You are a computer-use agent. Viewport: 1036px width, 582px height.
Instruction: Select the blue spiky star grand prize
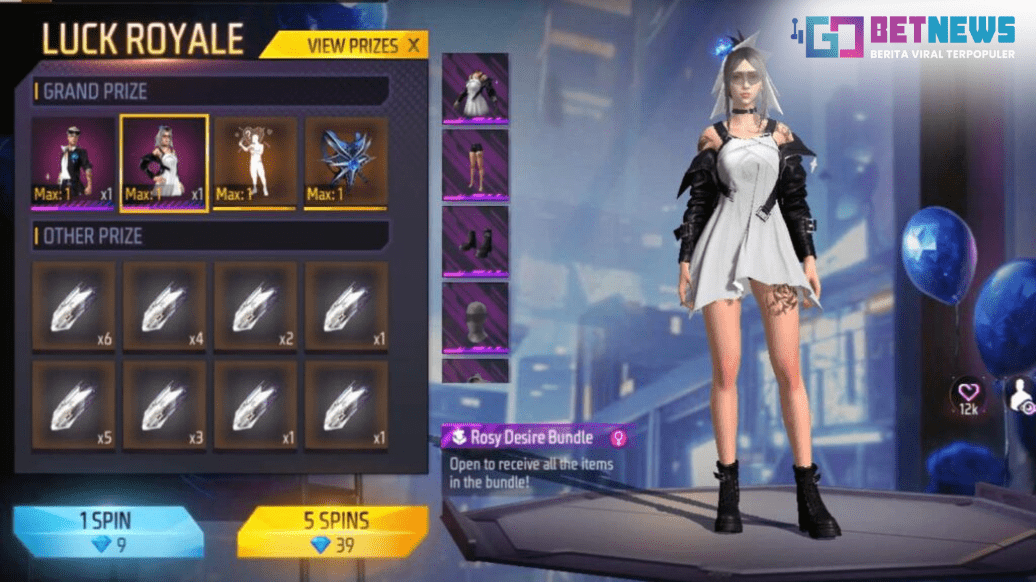click(346, 163)
